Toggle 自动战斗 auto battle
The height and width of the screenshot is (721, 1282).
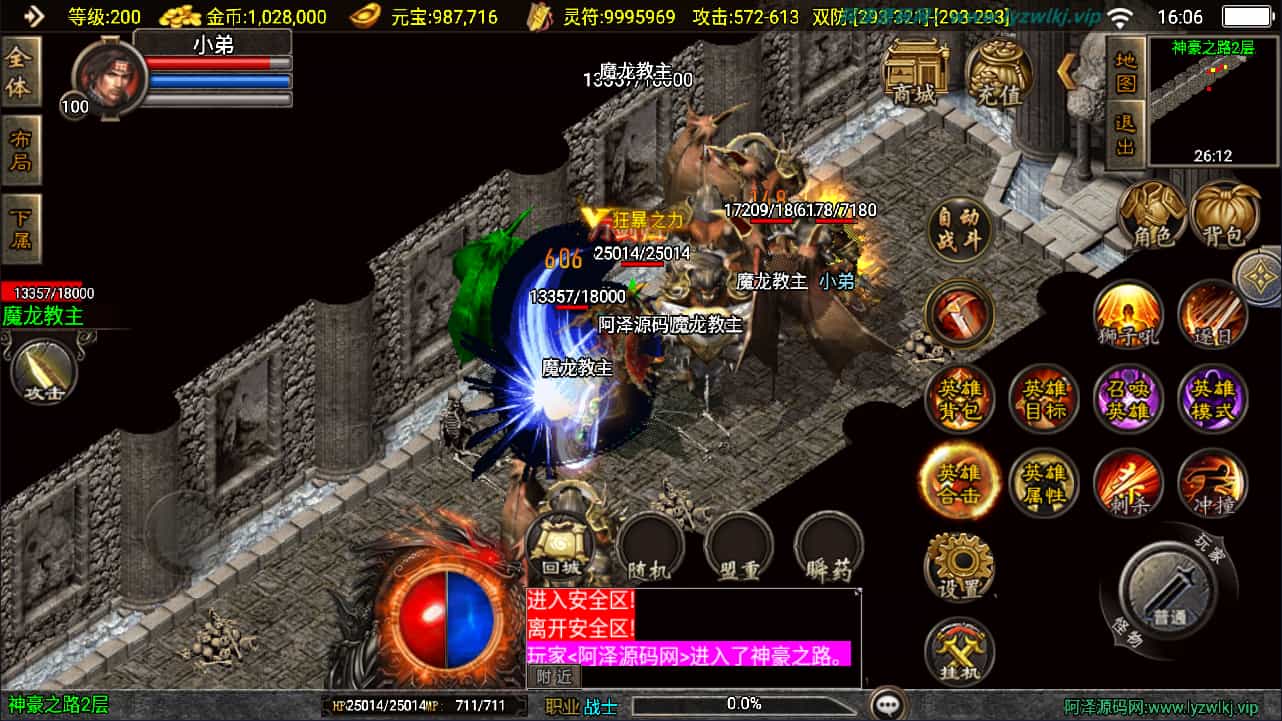coord(960,231)
